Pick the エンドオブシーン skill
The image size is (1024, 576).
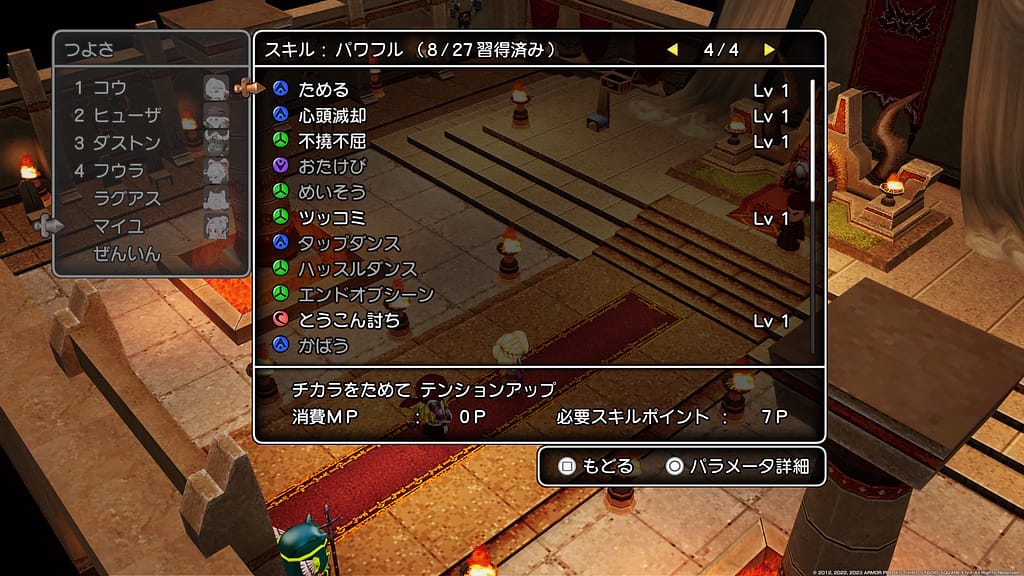(x=366, y=295)
